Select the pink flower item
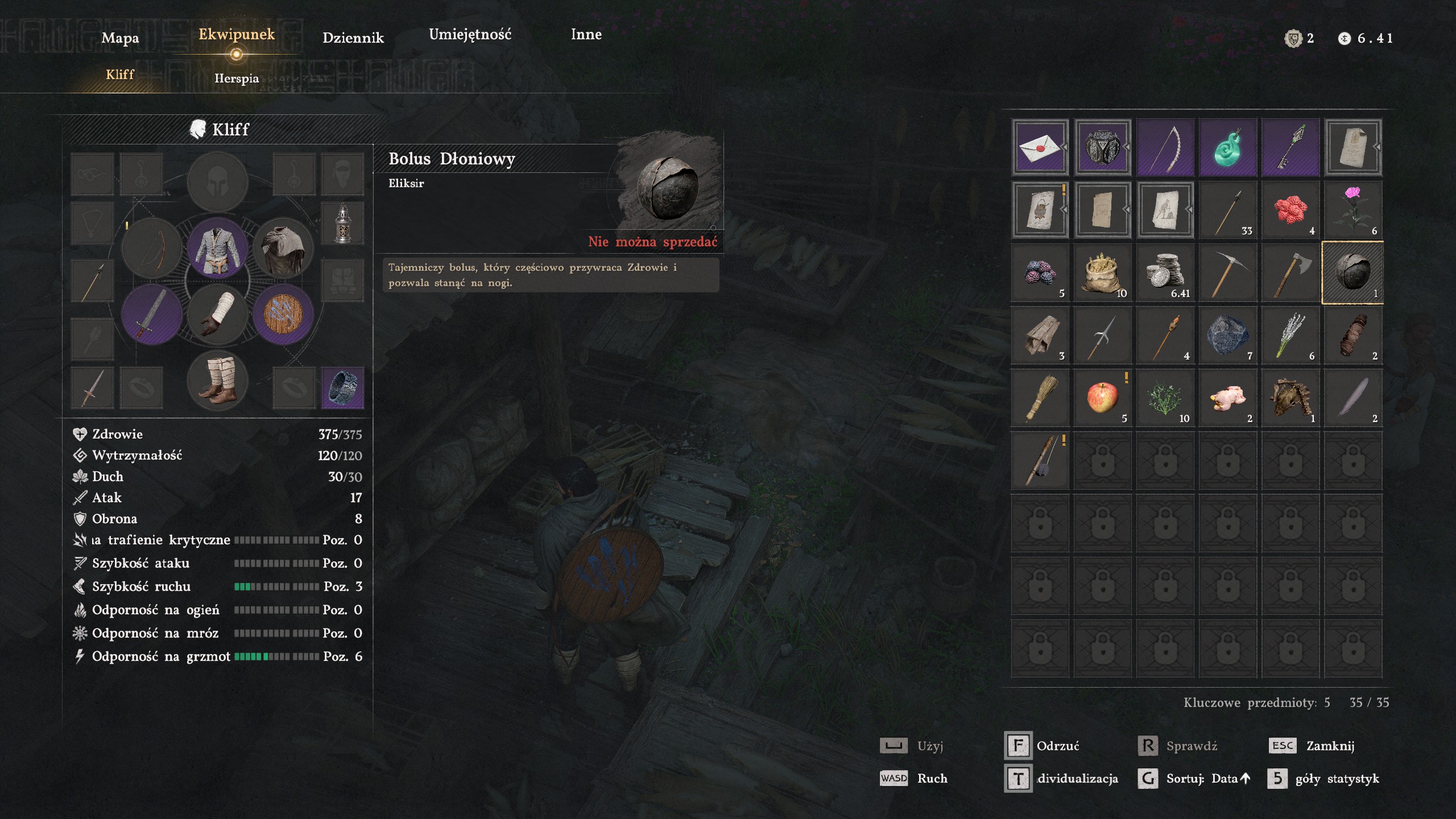The height and width of the screenshot is (819, 1456). (x=1352, y=210)
